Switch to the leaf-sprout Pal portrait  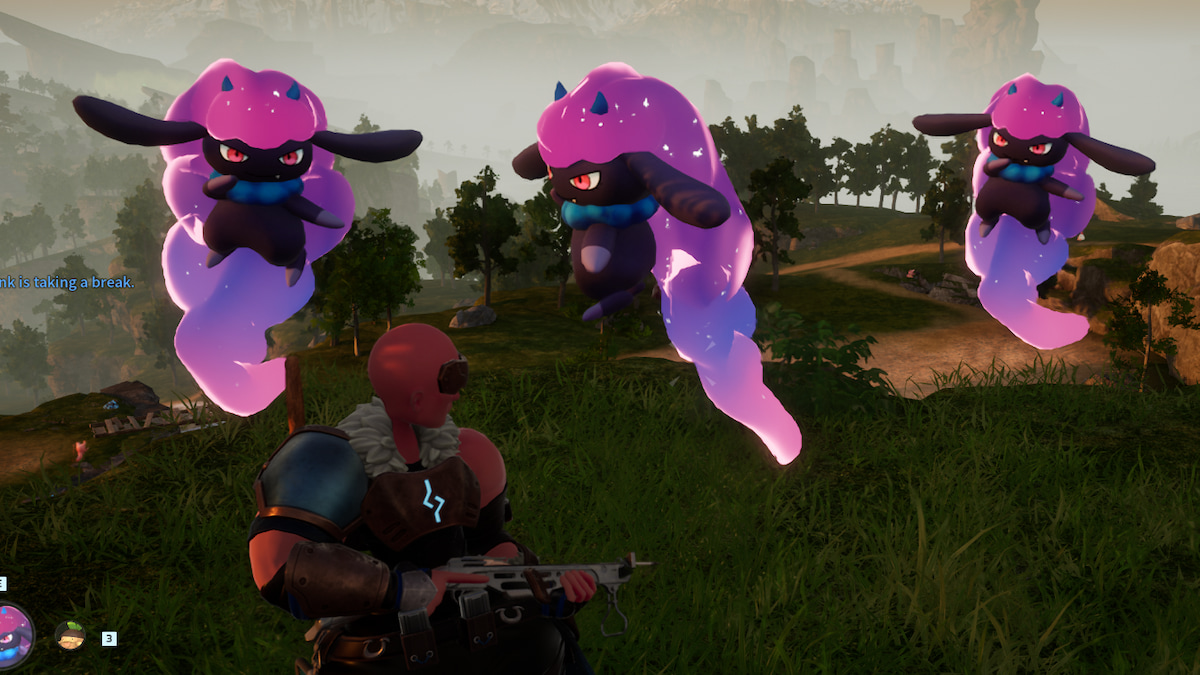[x=70, y=635]
